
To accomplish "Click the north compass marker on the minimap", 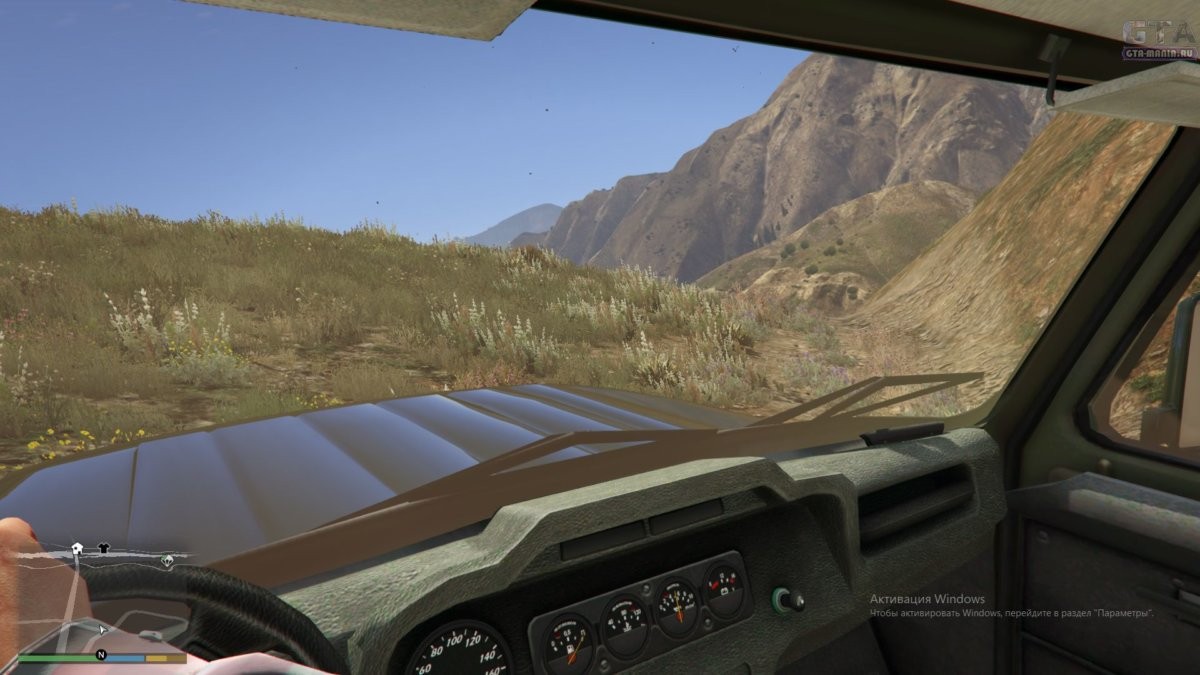I will (100, 655).
